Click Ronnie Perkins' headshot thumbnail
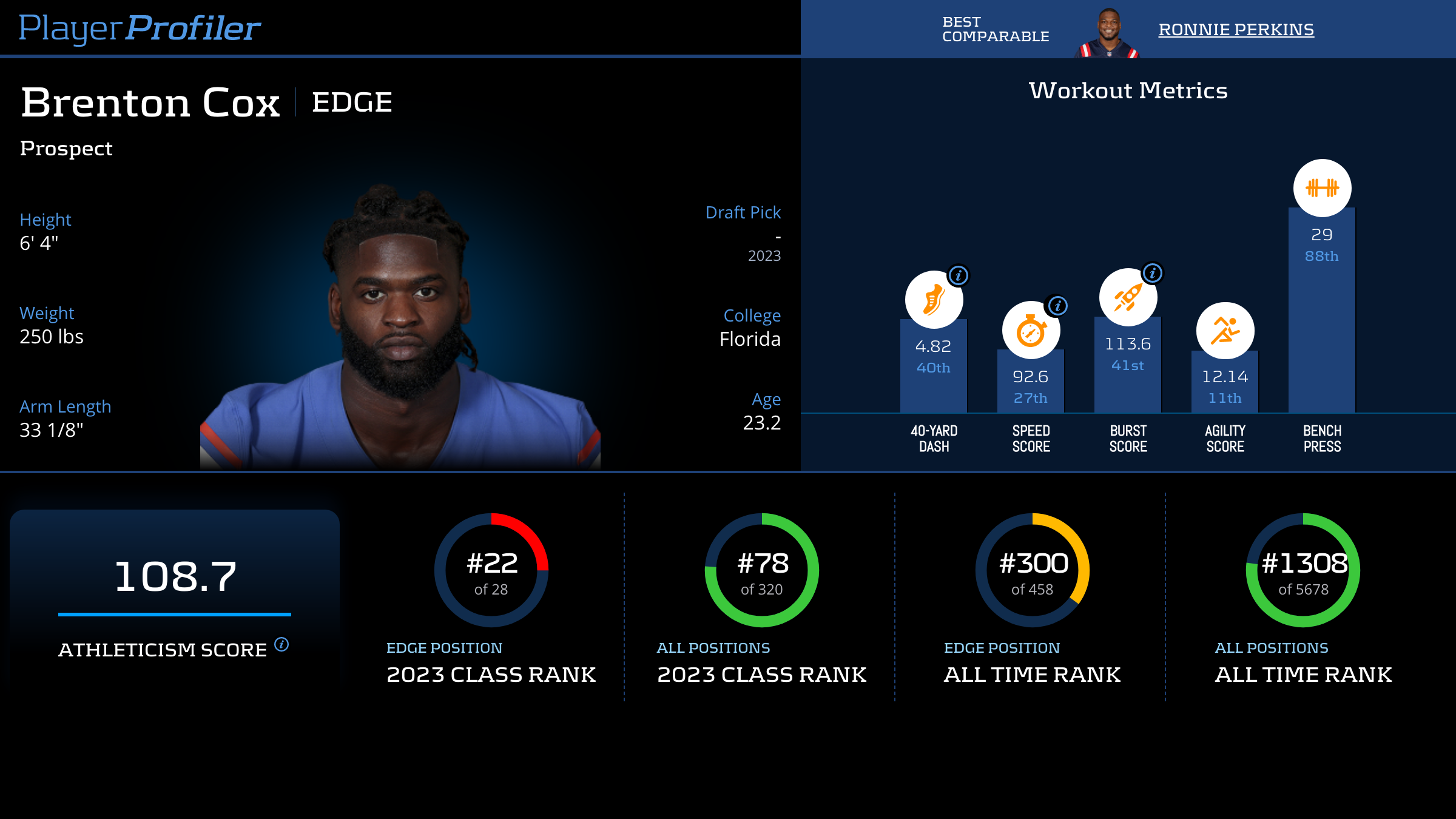This screenshot has width=1456, height=819. (x=1108, y=34)
